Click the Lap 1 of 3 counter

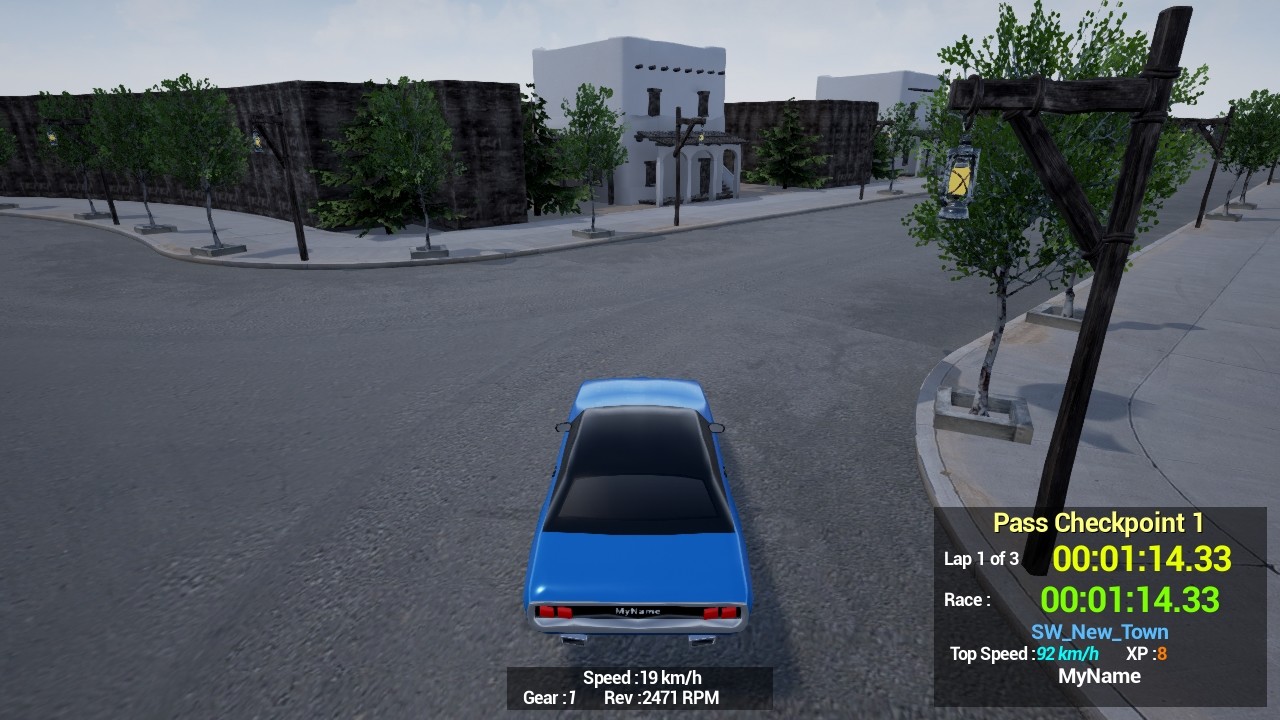coord(980,560)
